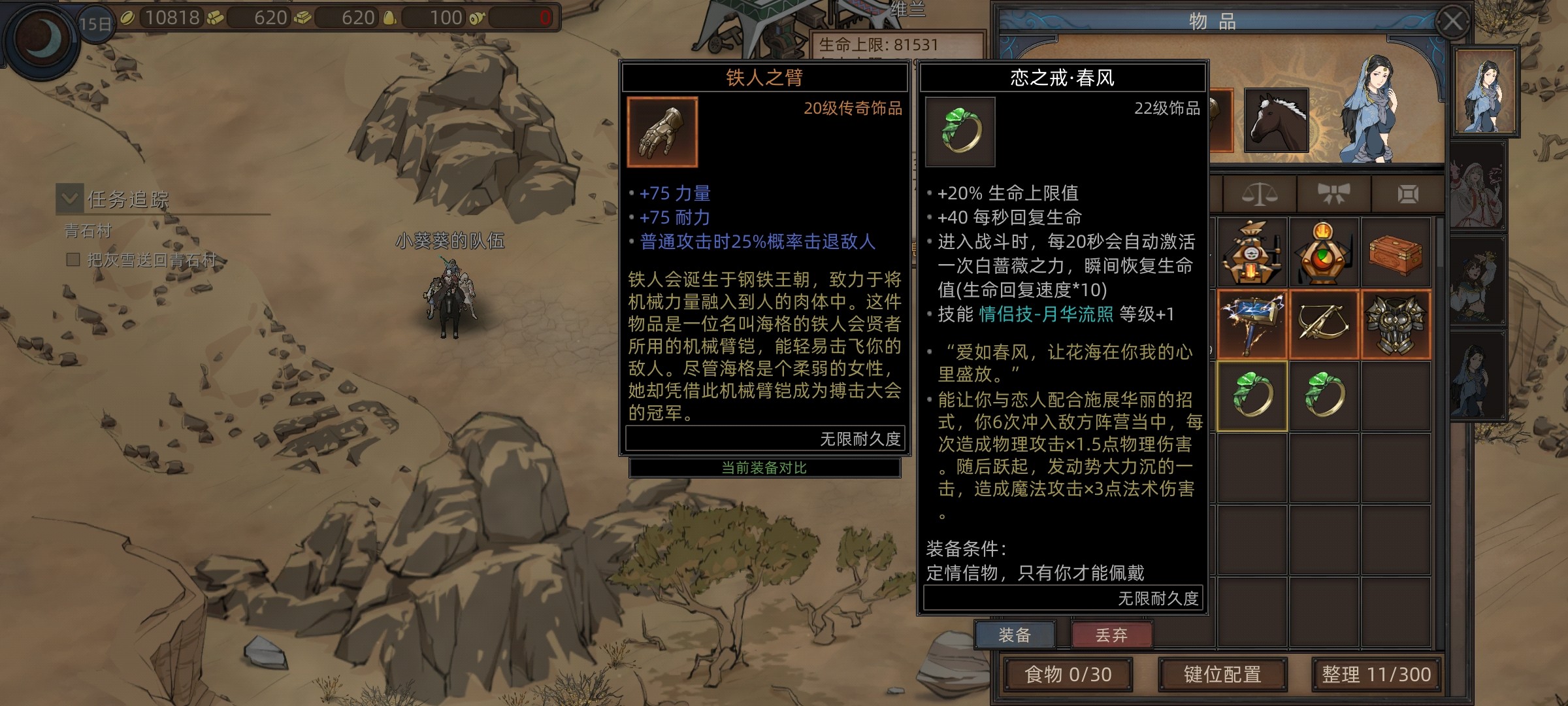Viewport: 1568px width, 706px height.
Task: Sort inventory with 整理 button
Action: pyautogui.click(x=1376, y=675)
